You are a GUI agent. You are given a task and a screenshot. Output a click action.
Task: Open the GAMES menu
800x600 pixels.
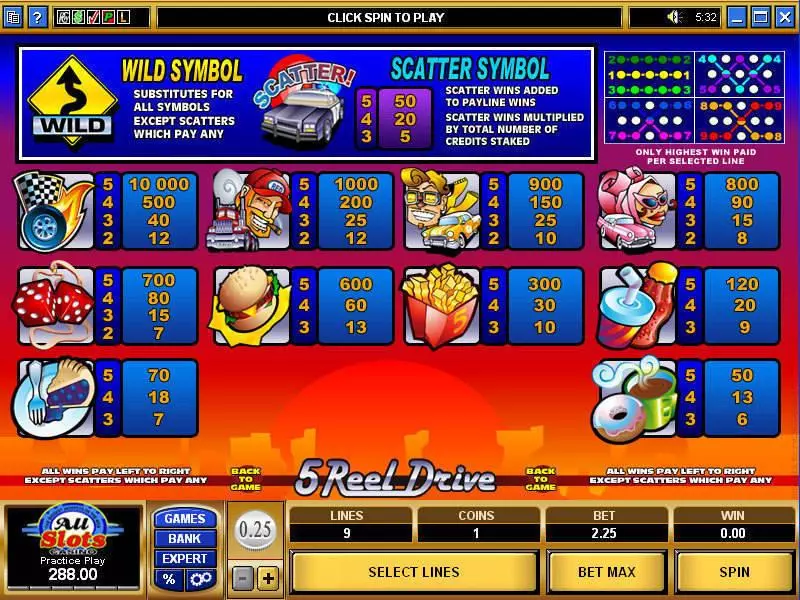click(x=184, y=518)
